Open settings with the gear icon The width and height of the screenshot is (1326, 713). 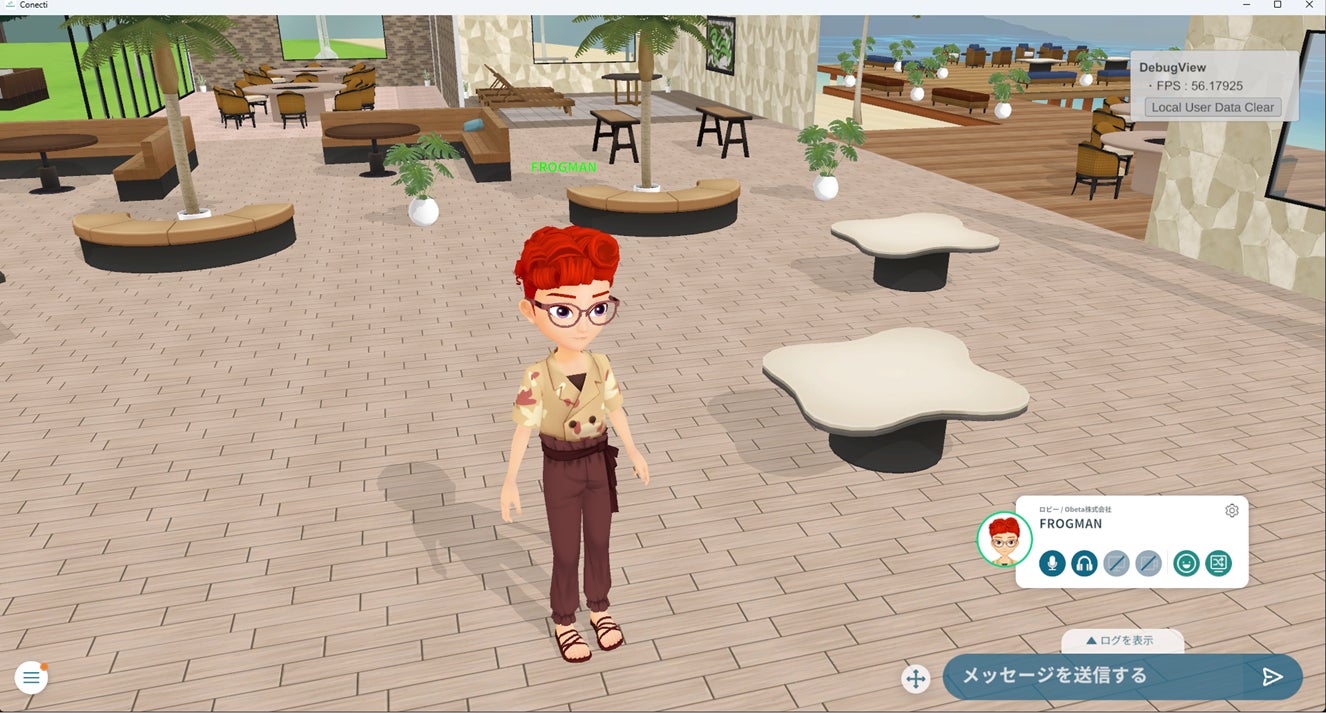point(1231,511)
